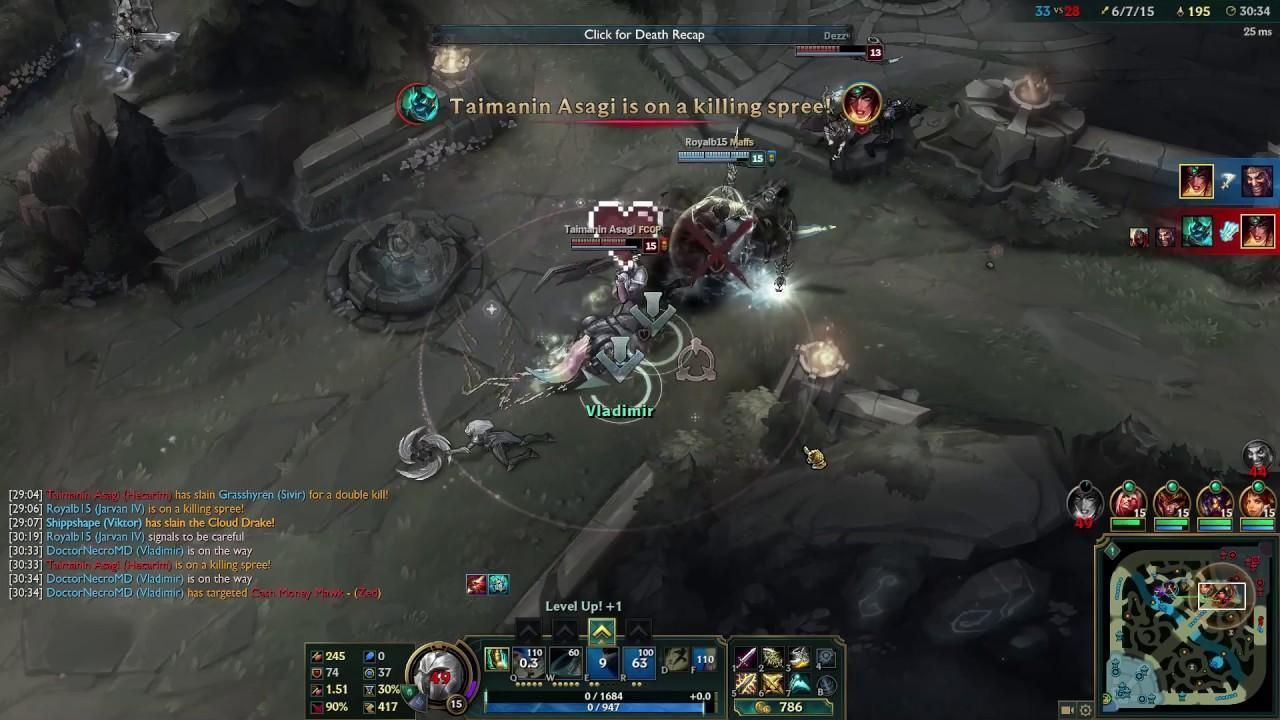1280x720 pixels.
Task: Click the green passive ability icon
Action: point(496,659)
